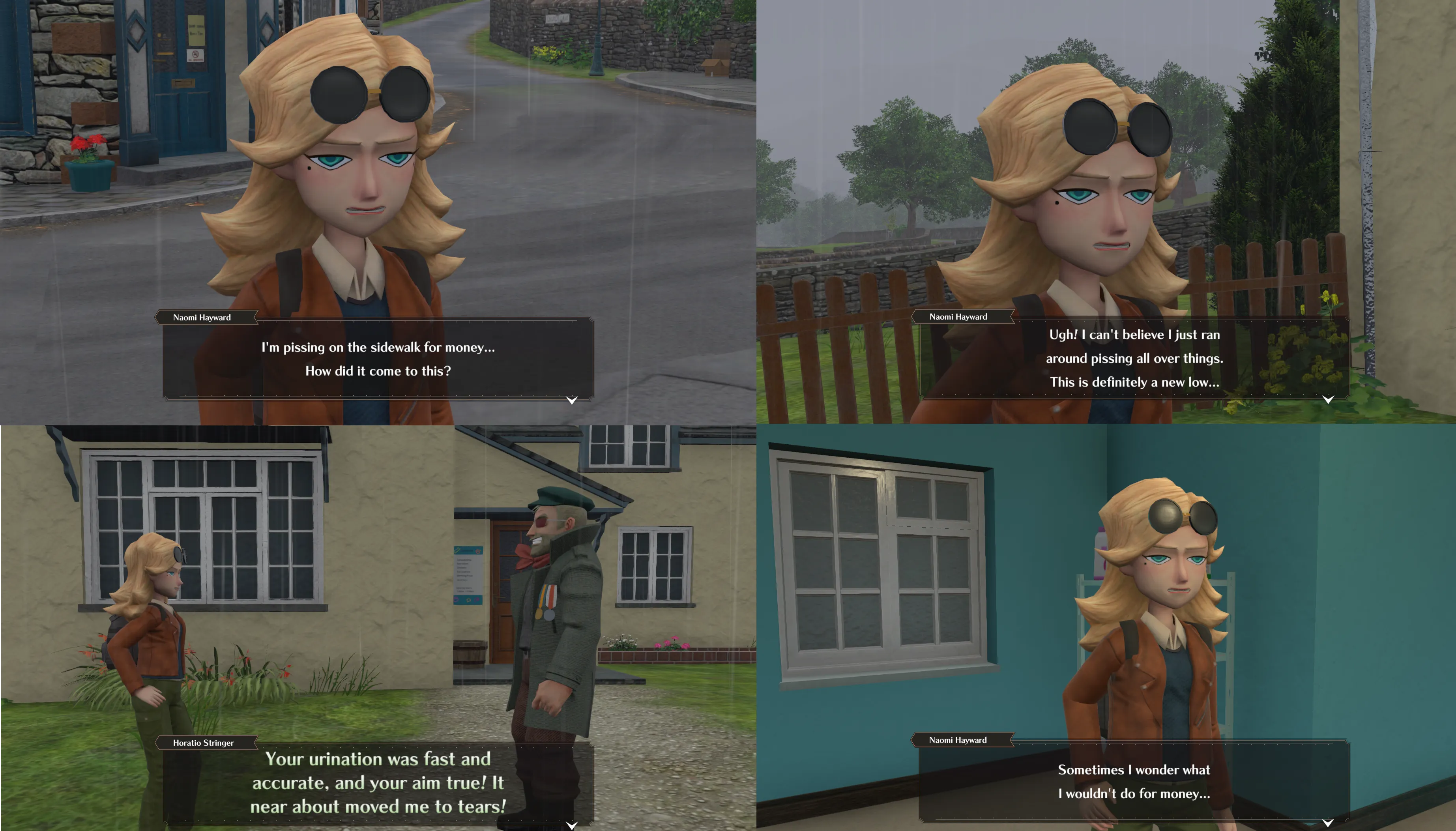The width and height of the screenshot is (1456, 831).
Task: Advance the dialogue after "This is definitely a new low..."
Action: [x=1328, y=399]
